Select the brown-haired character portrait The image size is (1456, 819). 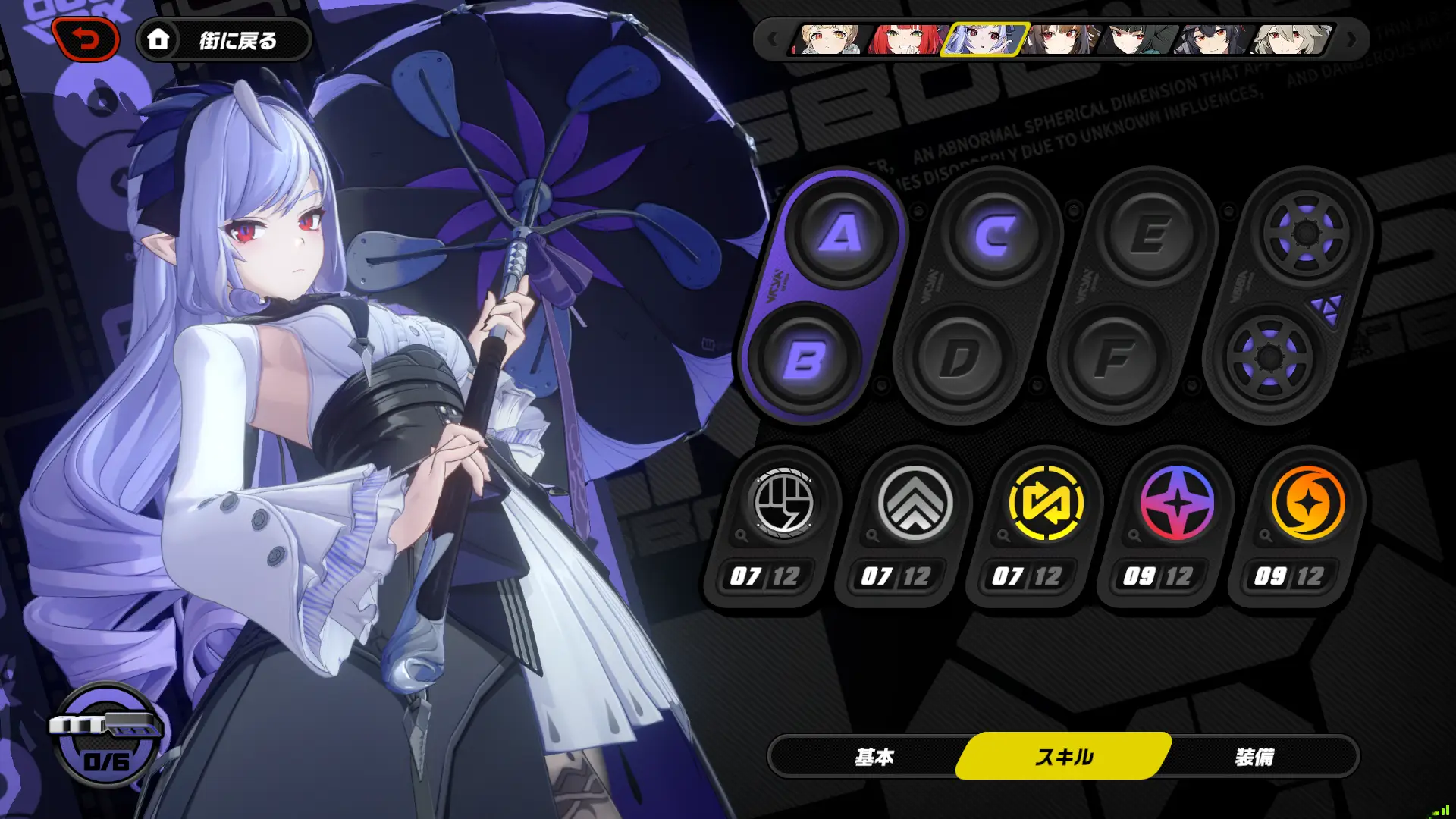click(x=1061, y=39)
